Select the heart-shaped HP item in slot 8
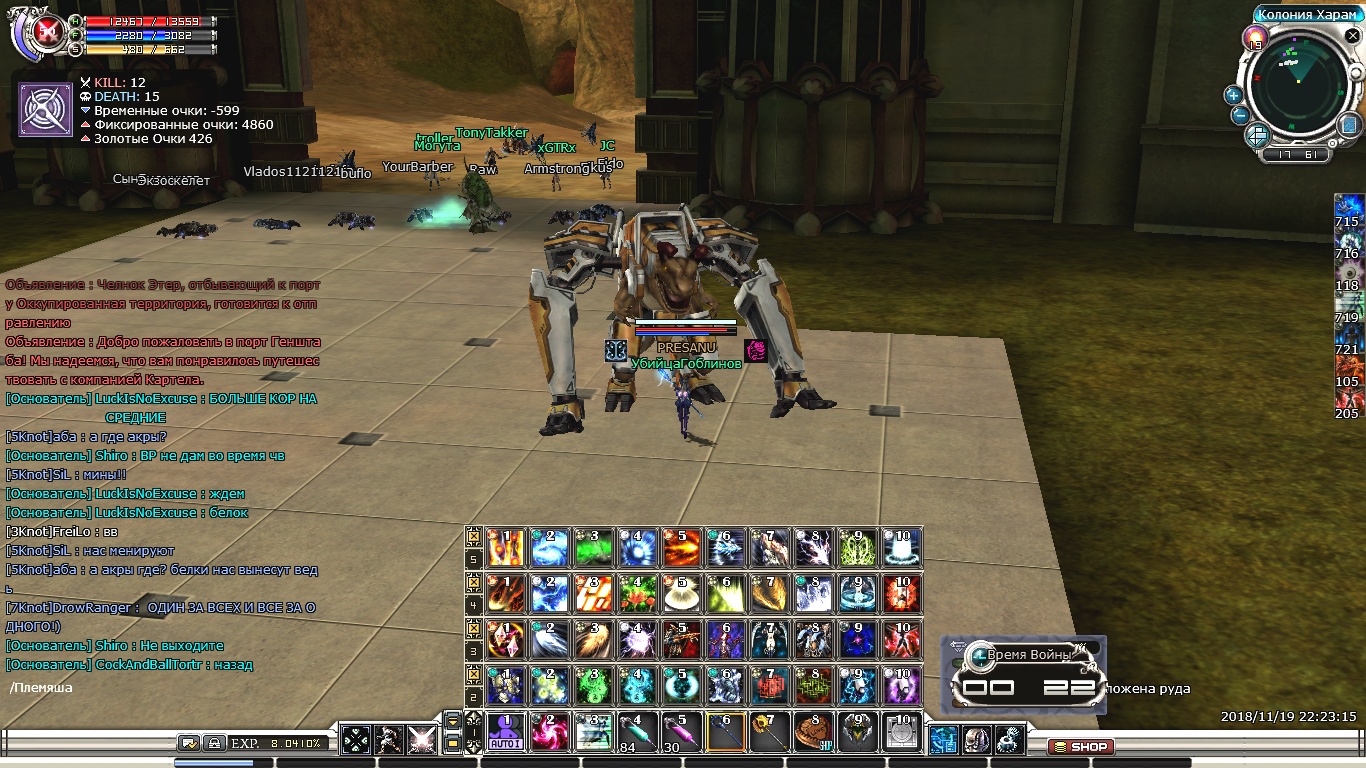 point(813,732)
